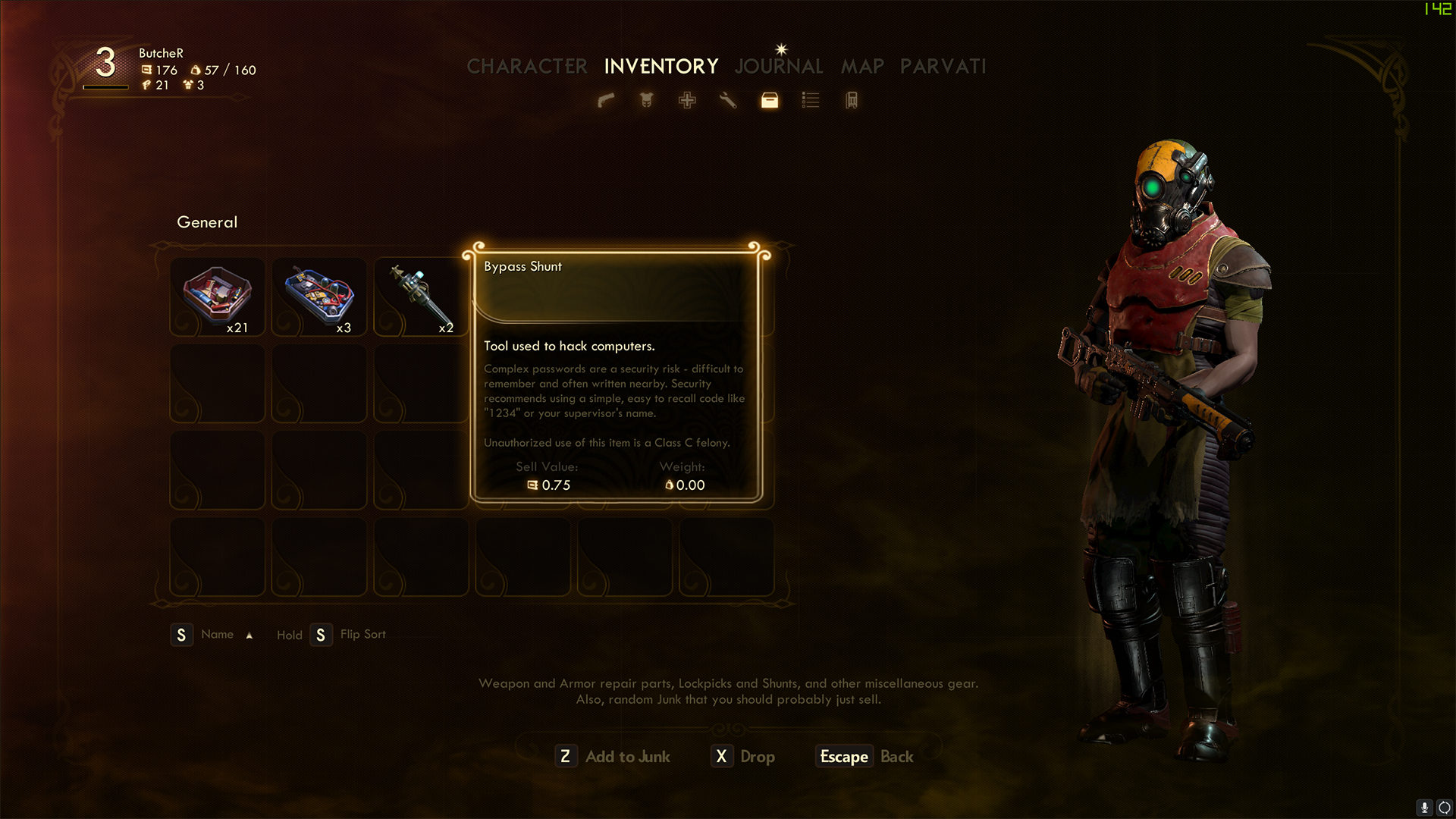Show the armor category (chestplate icon)
This screenshot has height=819, width=1456.
coord(647,100)
